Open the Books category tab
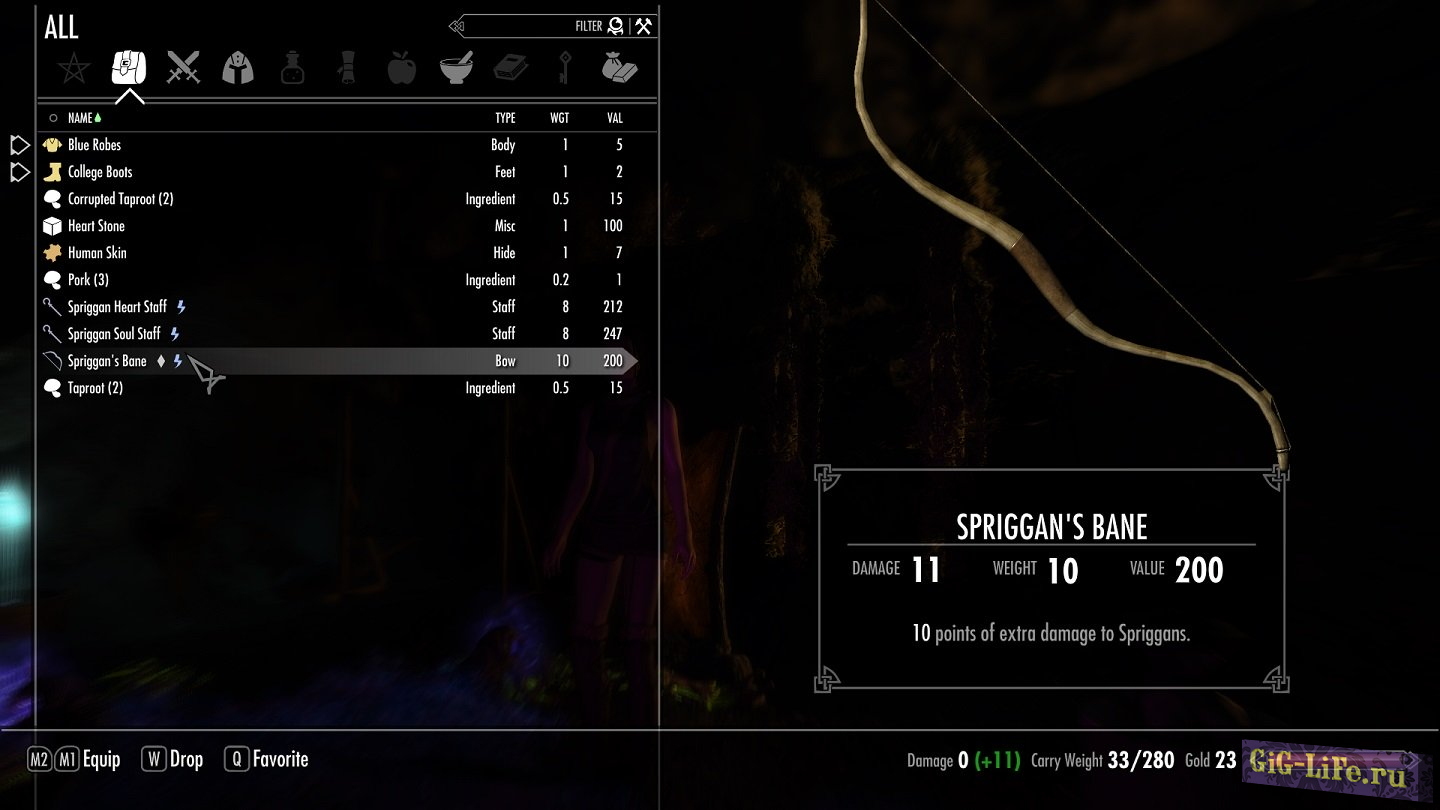This screenshot has height=810, width=1440. [x=510, y=68]
